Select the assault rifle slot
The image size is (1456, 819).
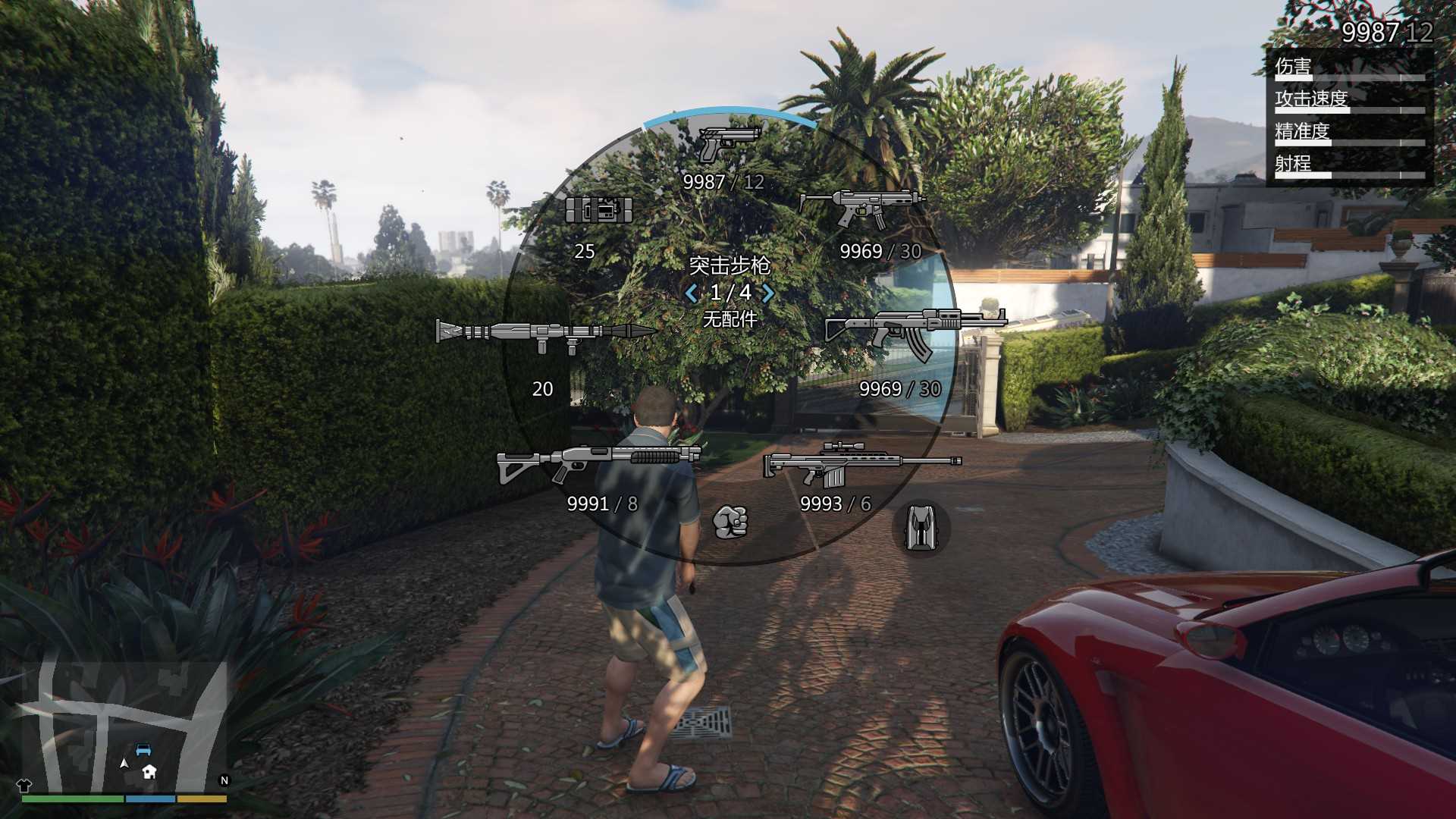pyautogui.click(x=915, y=332)
